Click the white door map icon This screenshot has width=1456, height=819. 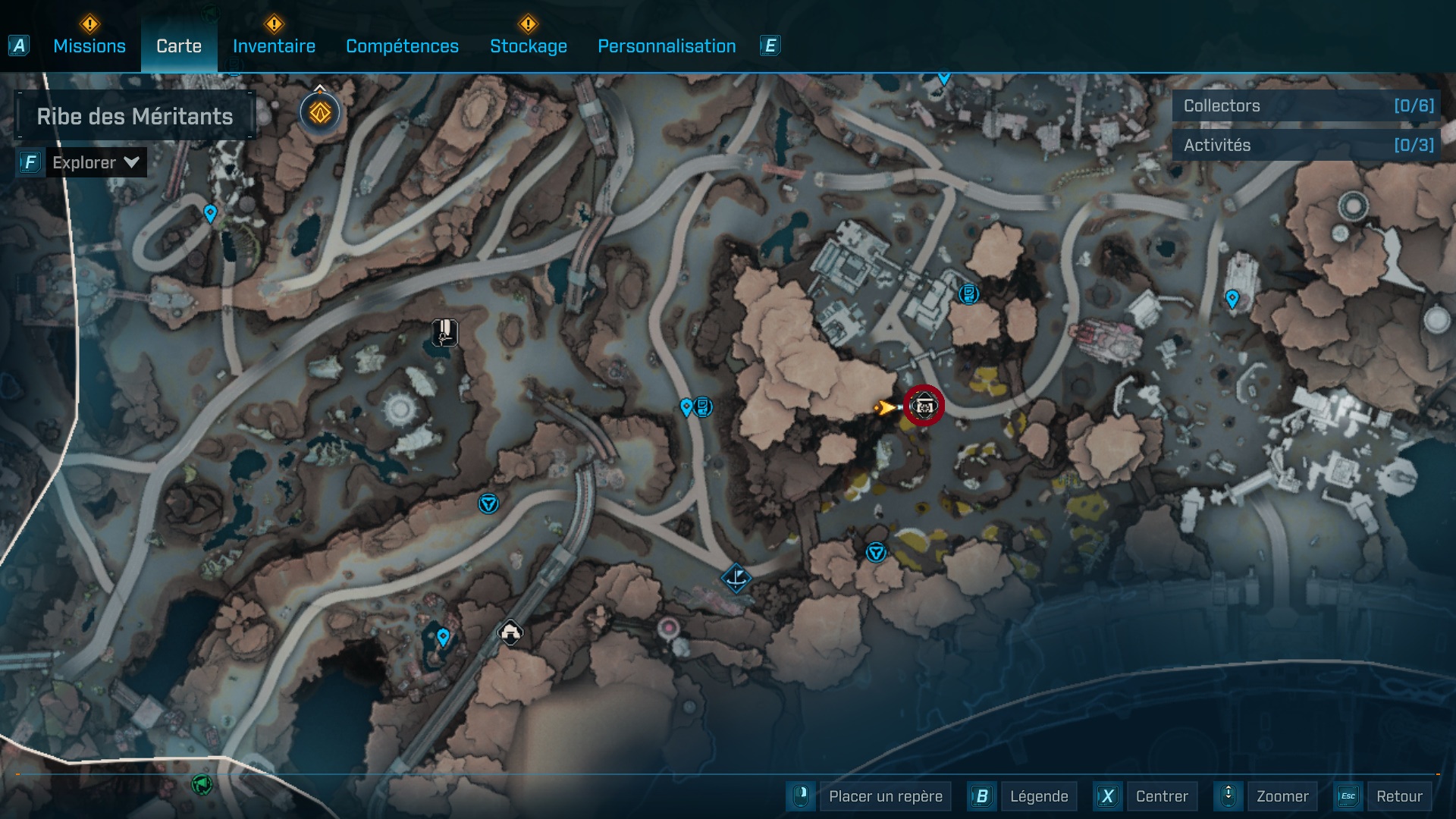(445, 332)
